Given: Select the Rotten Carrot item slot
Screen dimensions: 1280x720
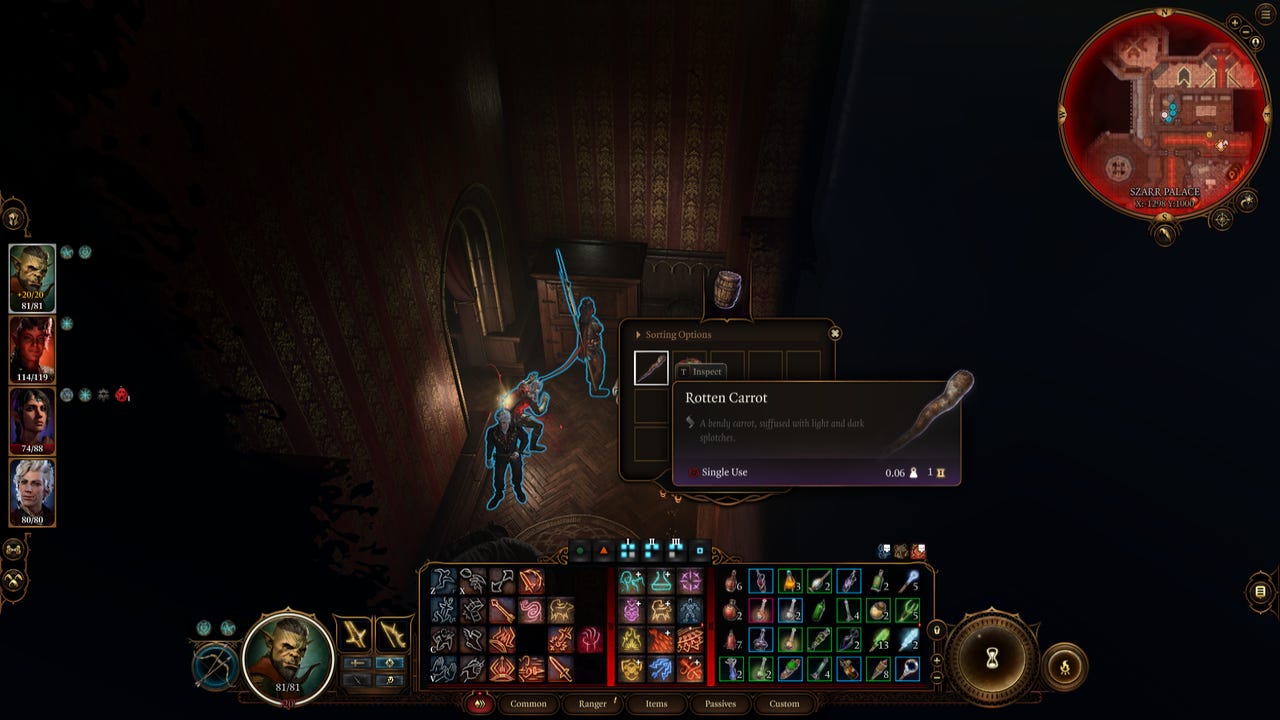Looking at the screenshot, I should coord(651,368).
